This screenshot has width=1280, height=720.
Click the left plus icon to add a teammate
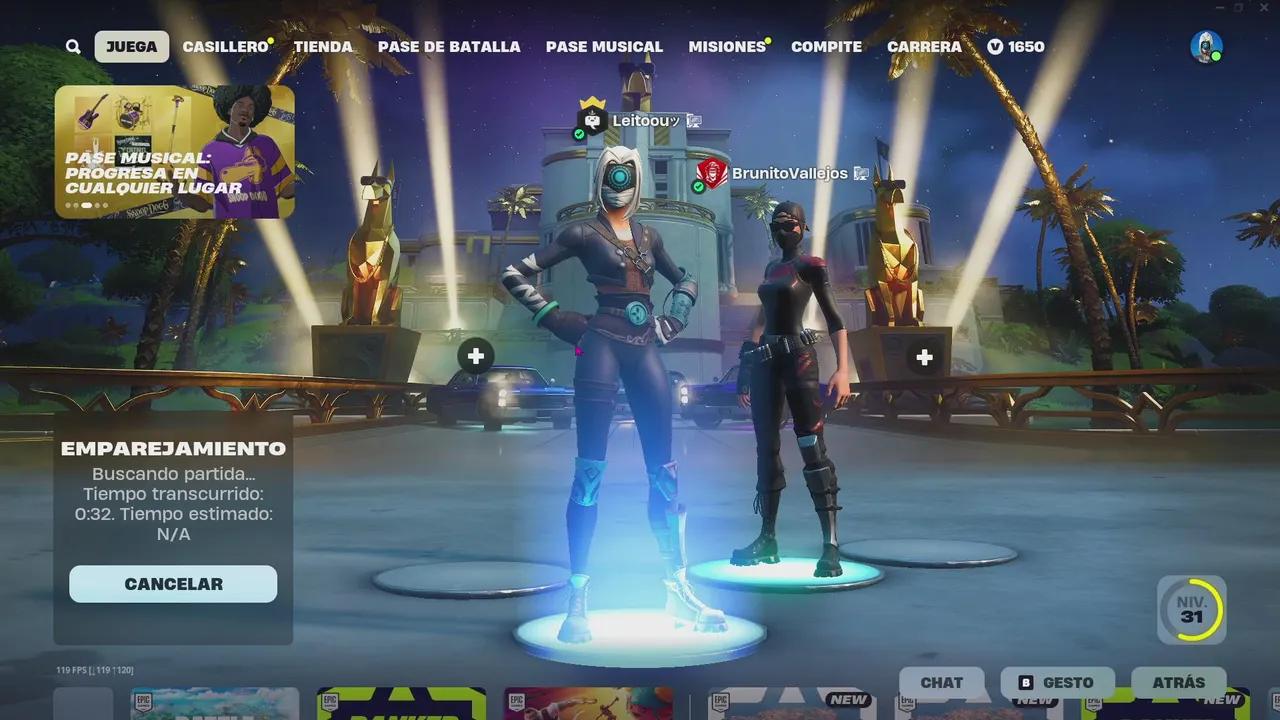475,355
